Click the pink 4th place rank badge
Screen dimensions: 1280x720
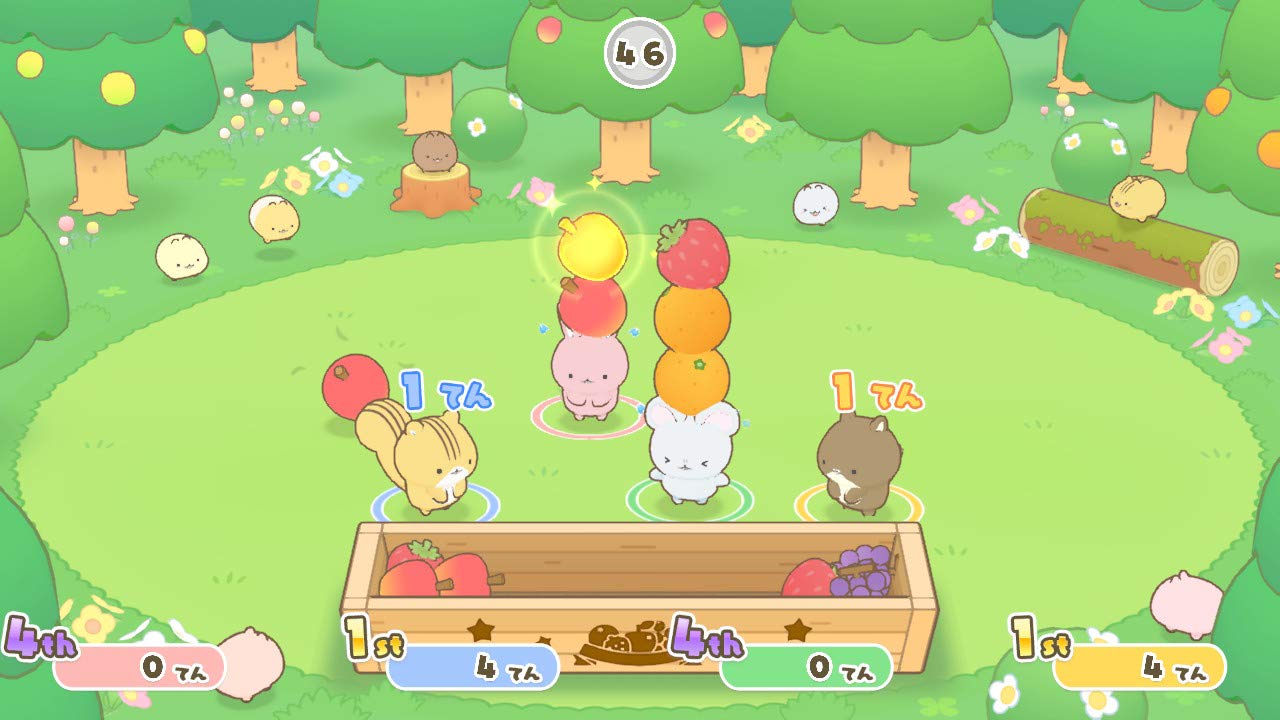38,636
